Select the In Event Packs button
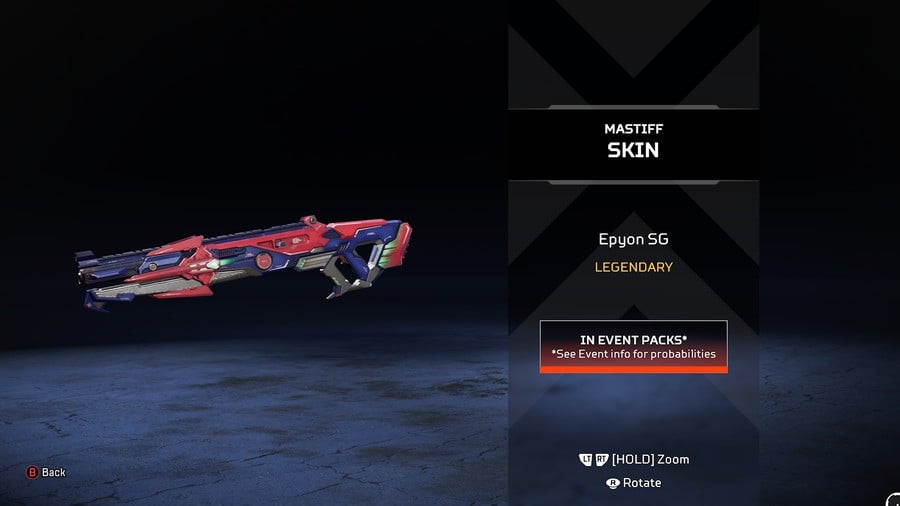Image resolution: width=900 pixels, height=506 pixels. tap(633, 346)
